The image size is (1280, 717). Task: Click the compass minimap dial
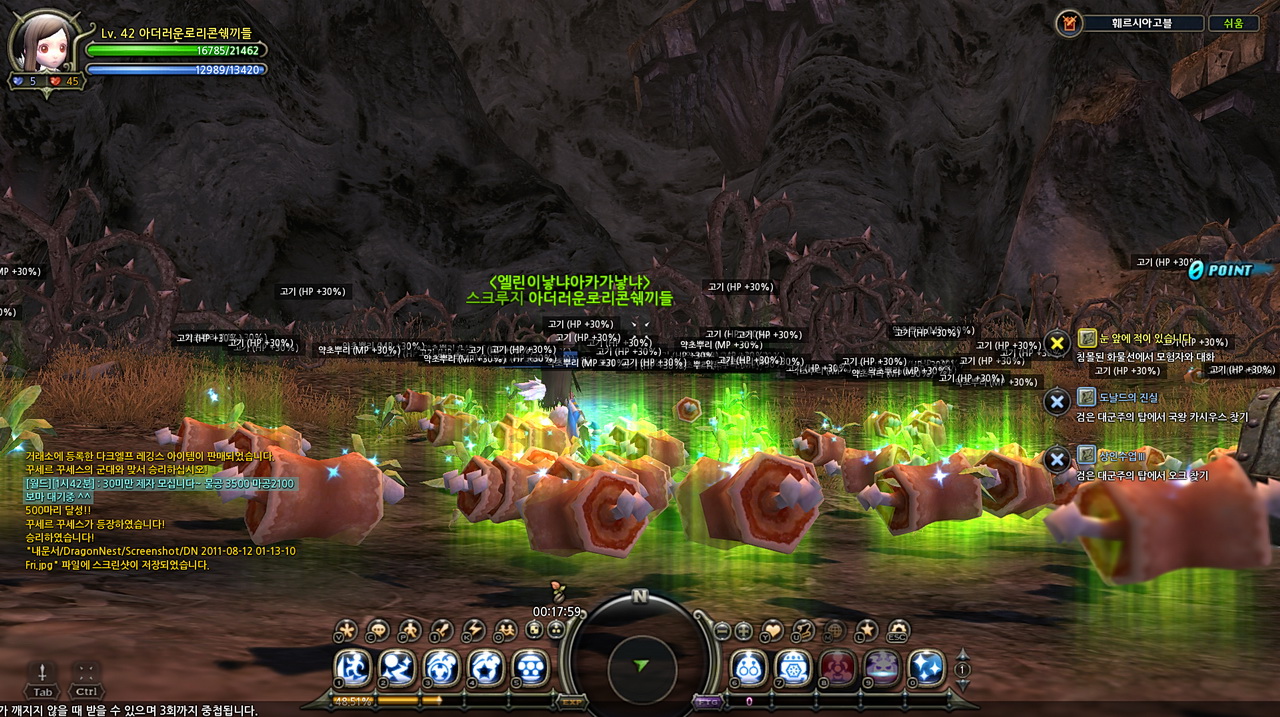click(641, 665)
